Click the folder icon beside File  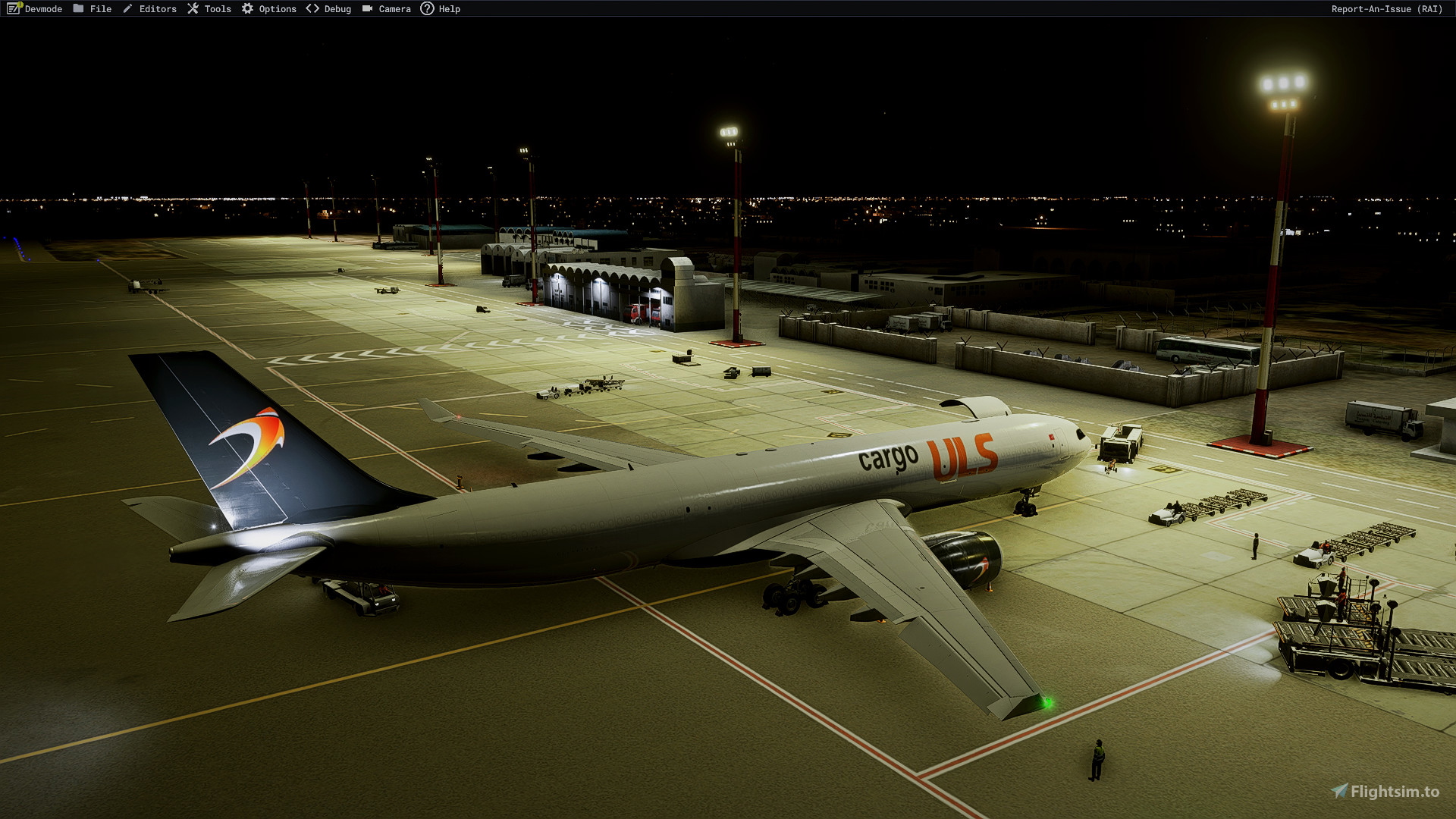click(x=78, y=8)
